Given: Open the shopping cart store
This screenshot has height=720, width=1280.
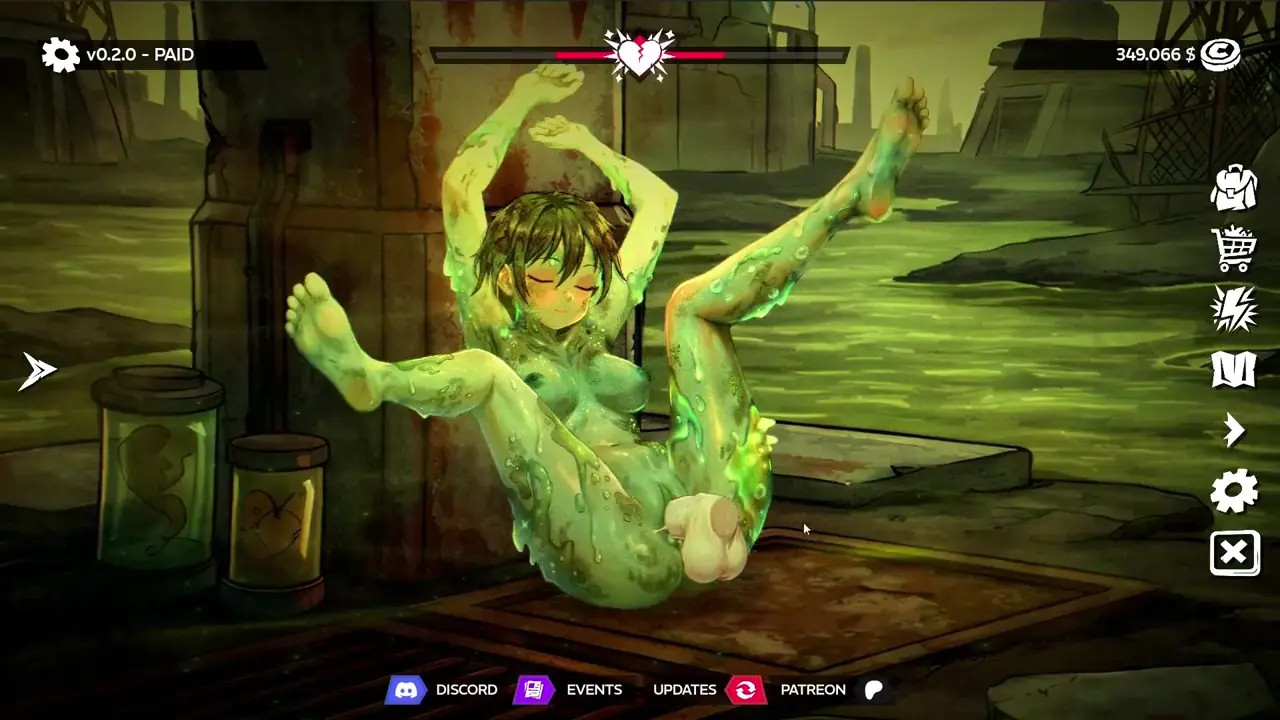Looking at the screenshot, I should 1234,248.
